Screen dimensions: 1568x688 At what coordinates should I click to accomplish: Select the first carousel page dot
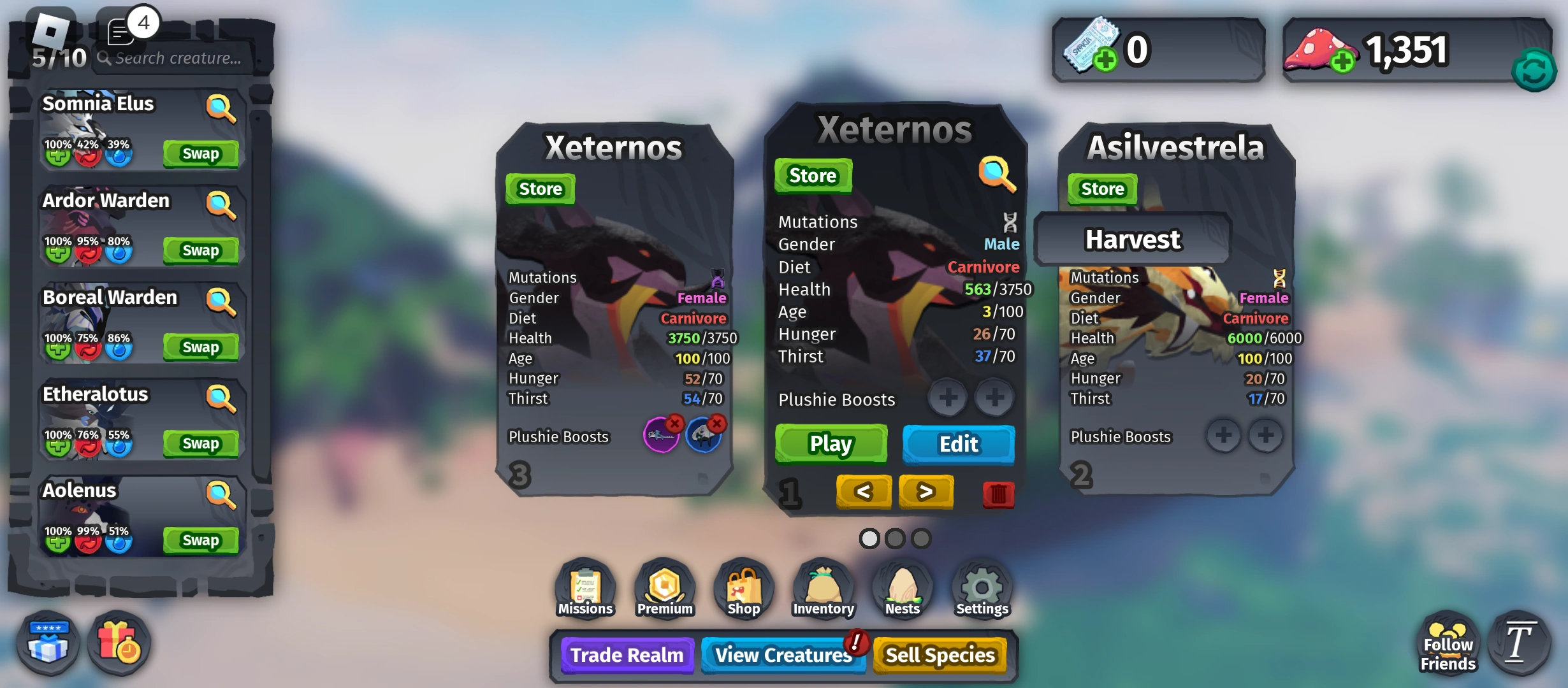[870, 538]
